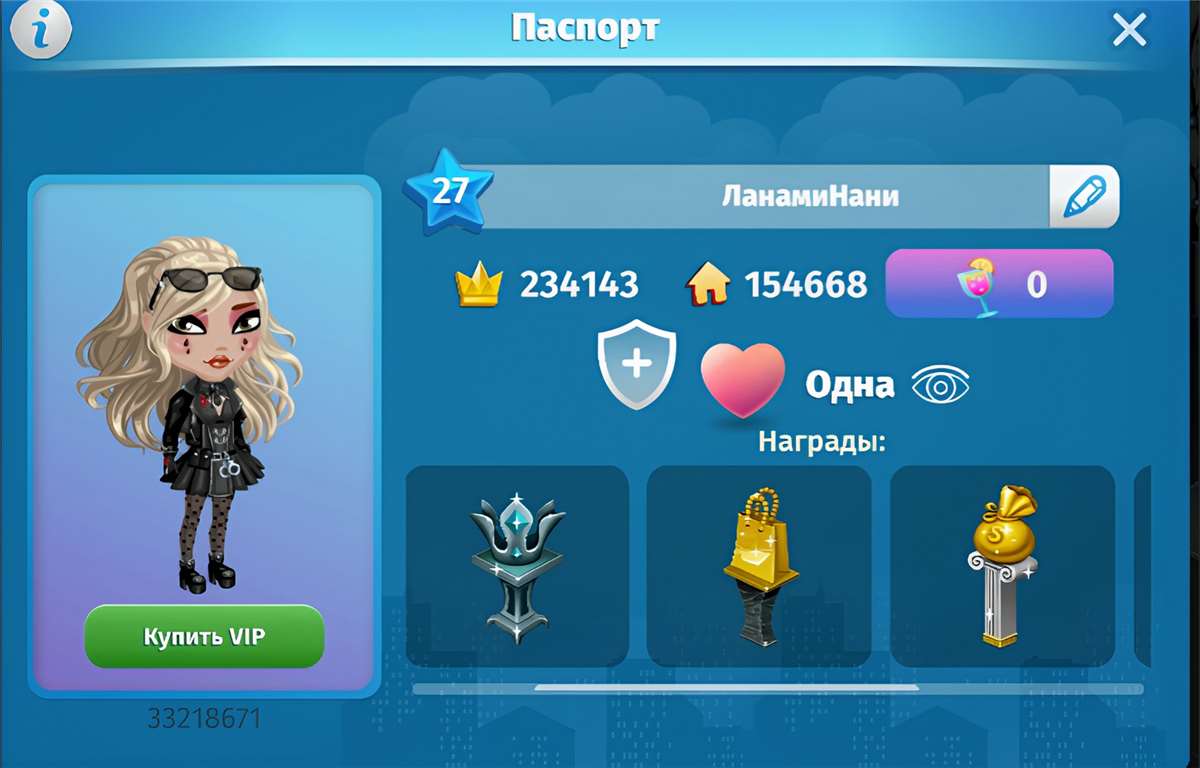Open the info button in the header
The image size is (1200, 768).
(x=40, y=31)
